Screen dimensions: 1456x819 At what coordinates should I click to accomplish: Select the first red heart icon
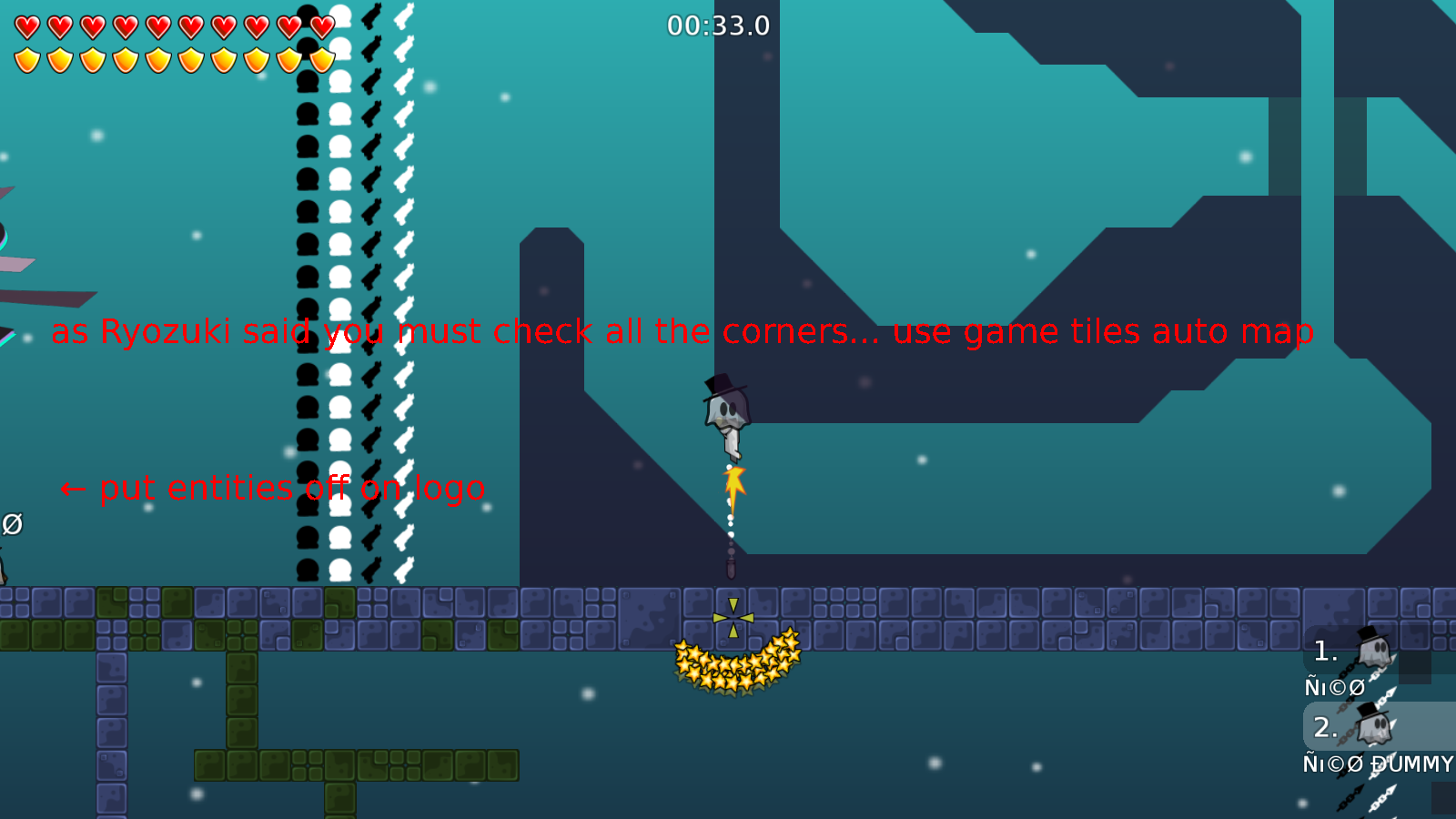click(26, 26)
